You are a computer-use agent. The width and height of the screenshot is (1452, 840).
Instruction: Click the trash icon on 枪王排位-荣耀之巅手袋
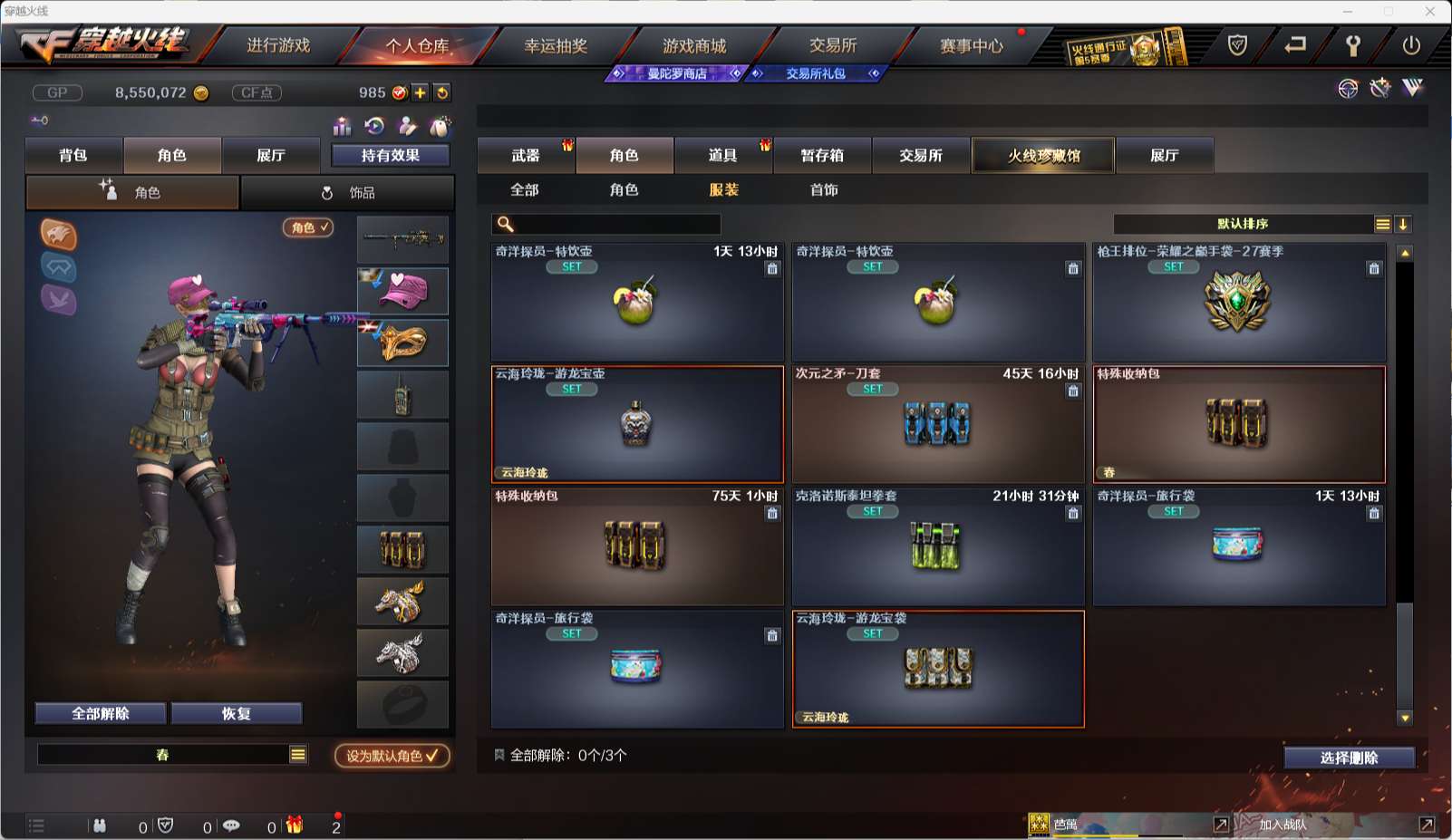pos(1373,268)
